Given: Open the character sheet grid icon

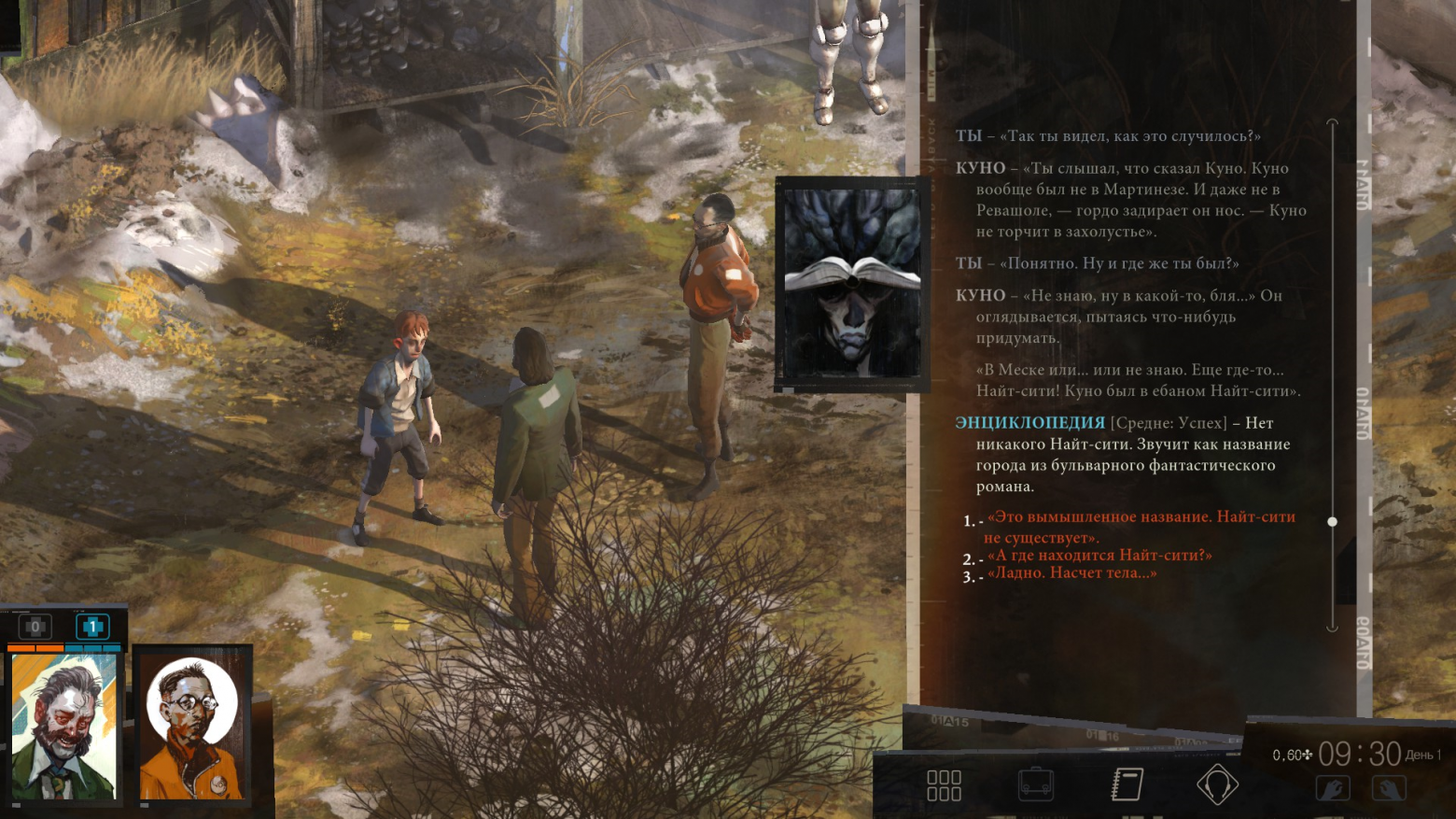Looking at the screenshot, I should [x=944, y=785].
